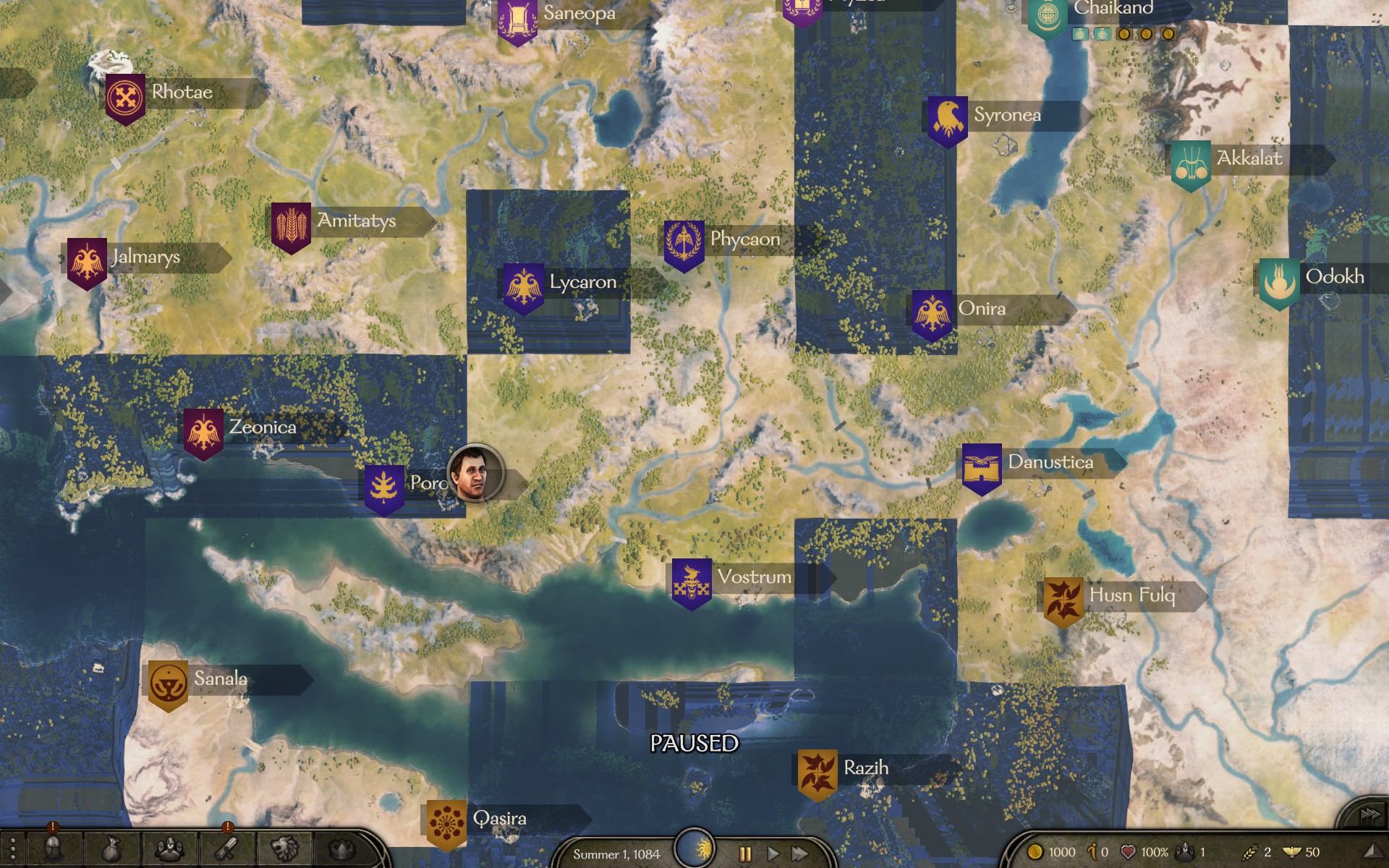Enable fast-forward time speed
The width and height of the screenshot is (1389, 868).
tap(801, 854)
